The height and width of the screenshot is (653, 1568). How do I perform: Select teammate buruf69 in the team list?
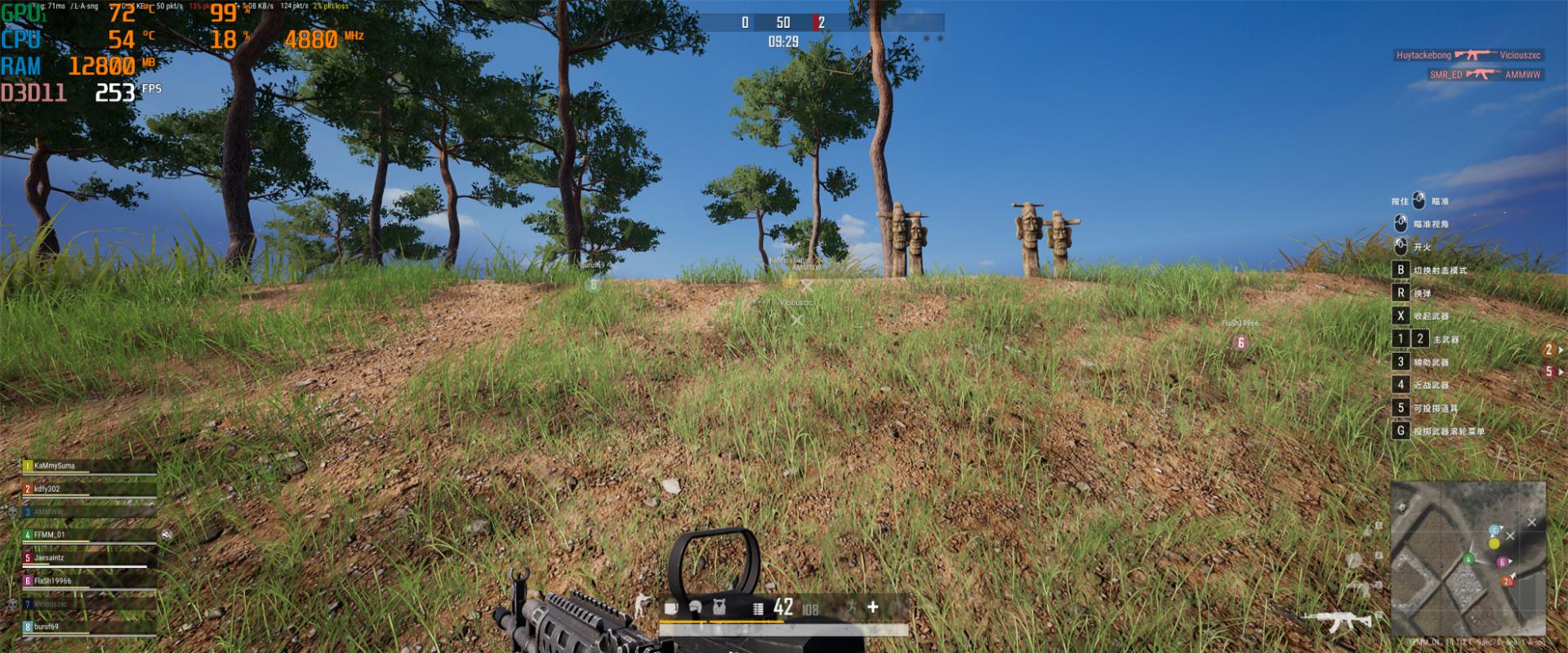pyautogui.click(x=47, y=627)
